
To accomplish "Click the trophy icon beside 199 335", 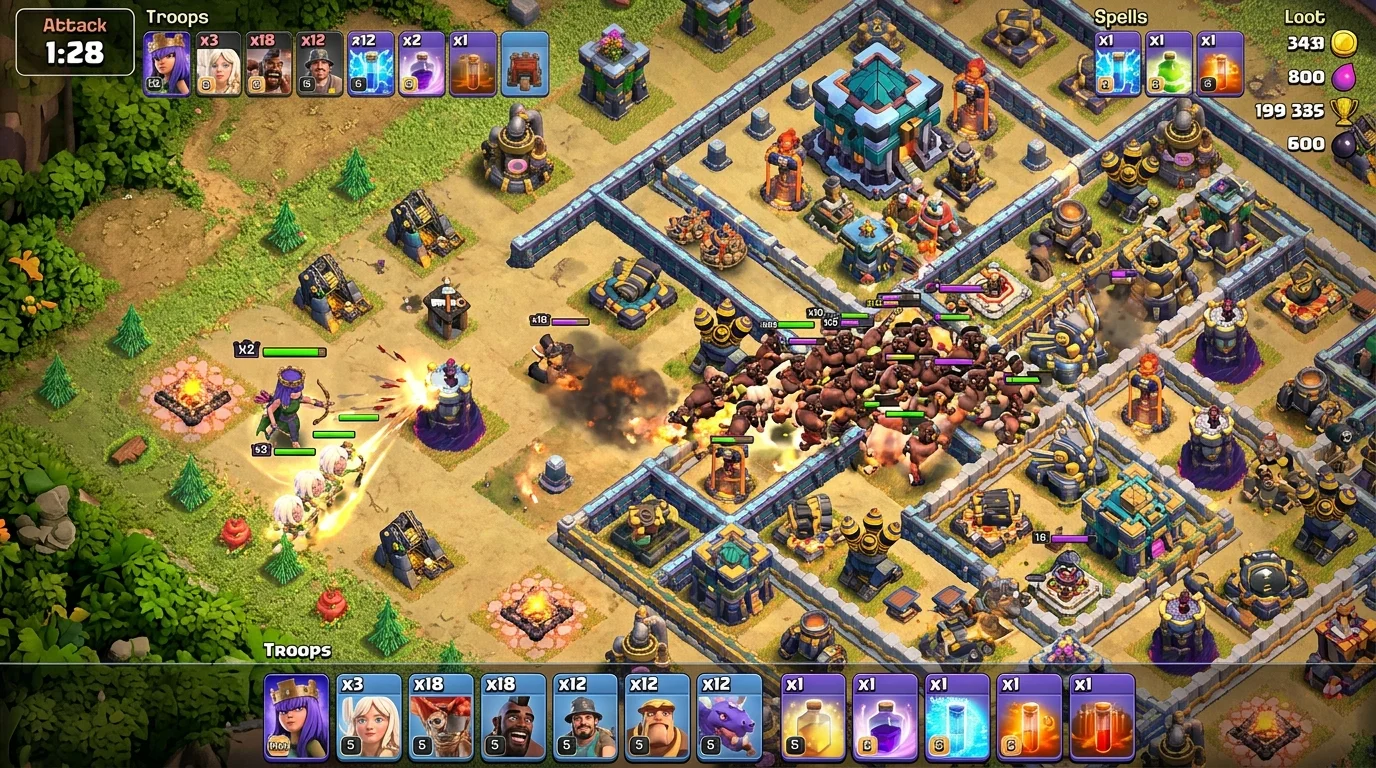I will click(x=1345, y=110).
